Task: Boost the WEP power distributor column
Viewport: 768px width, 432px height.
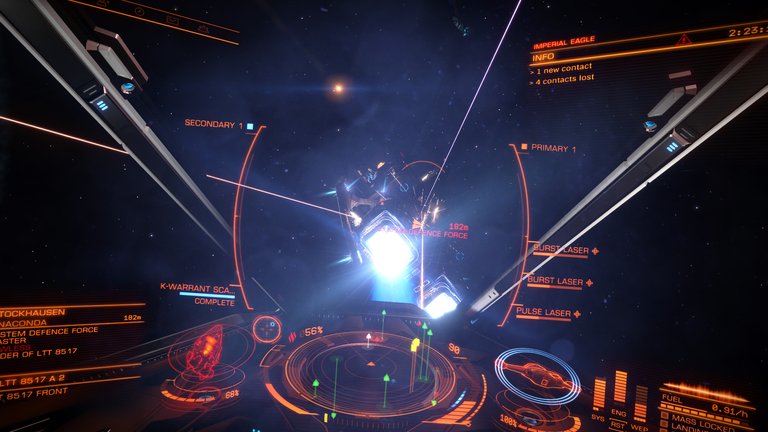Action: pos(641,400)
